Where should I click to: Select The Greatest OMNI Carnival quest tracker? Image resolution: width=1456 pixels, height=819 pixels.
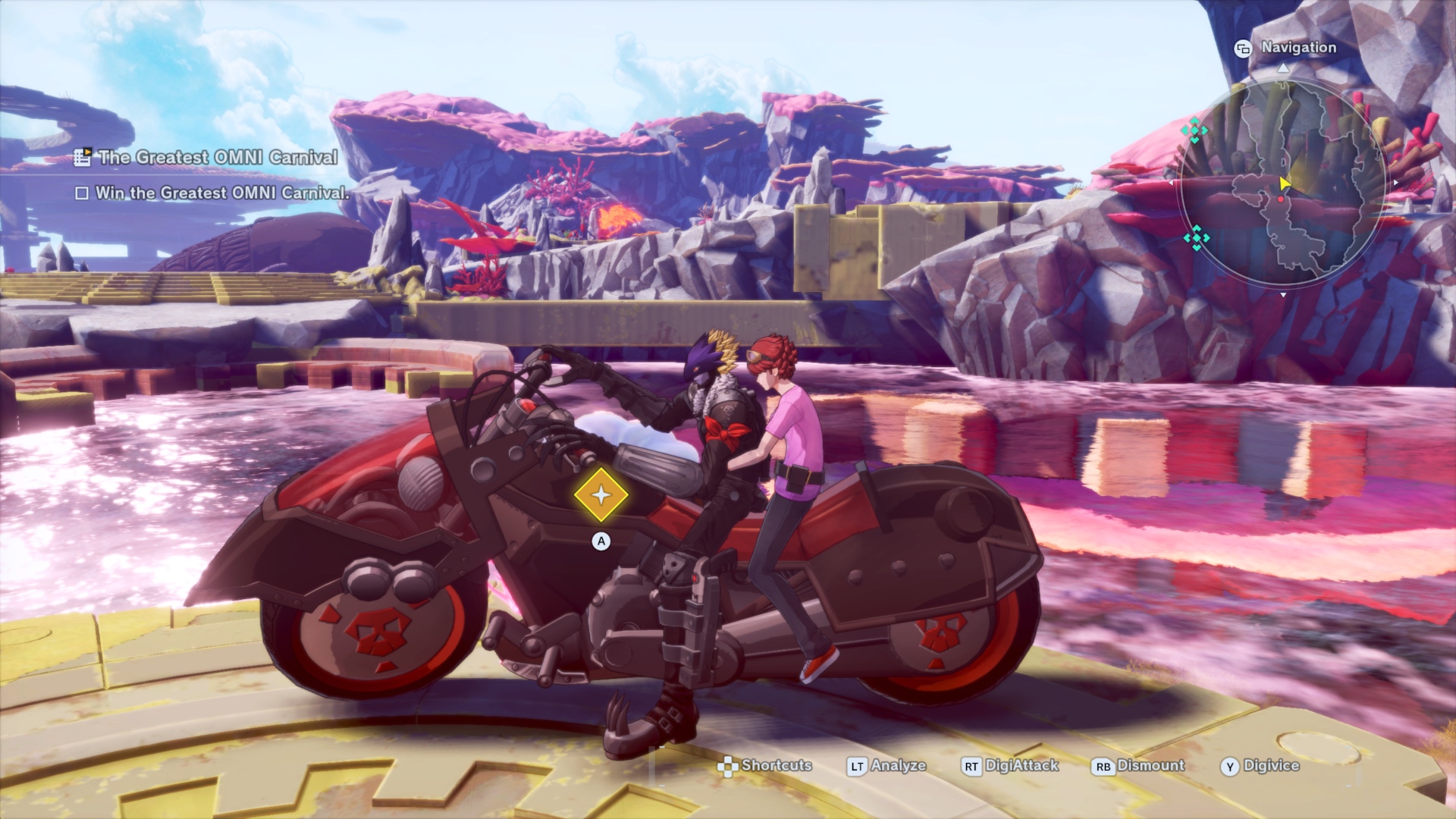pos(217,158)
